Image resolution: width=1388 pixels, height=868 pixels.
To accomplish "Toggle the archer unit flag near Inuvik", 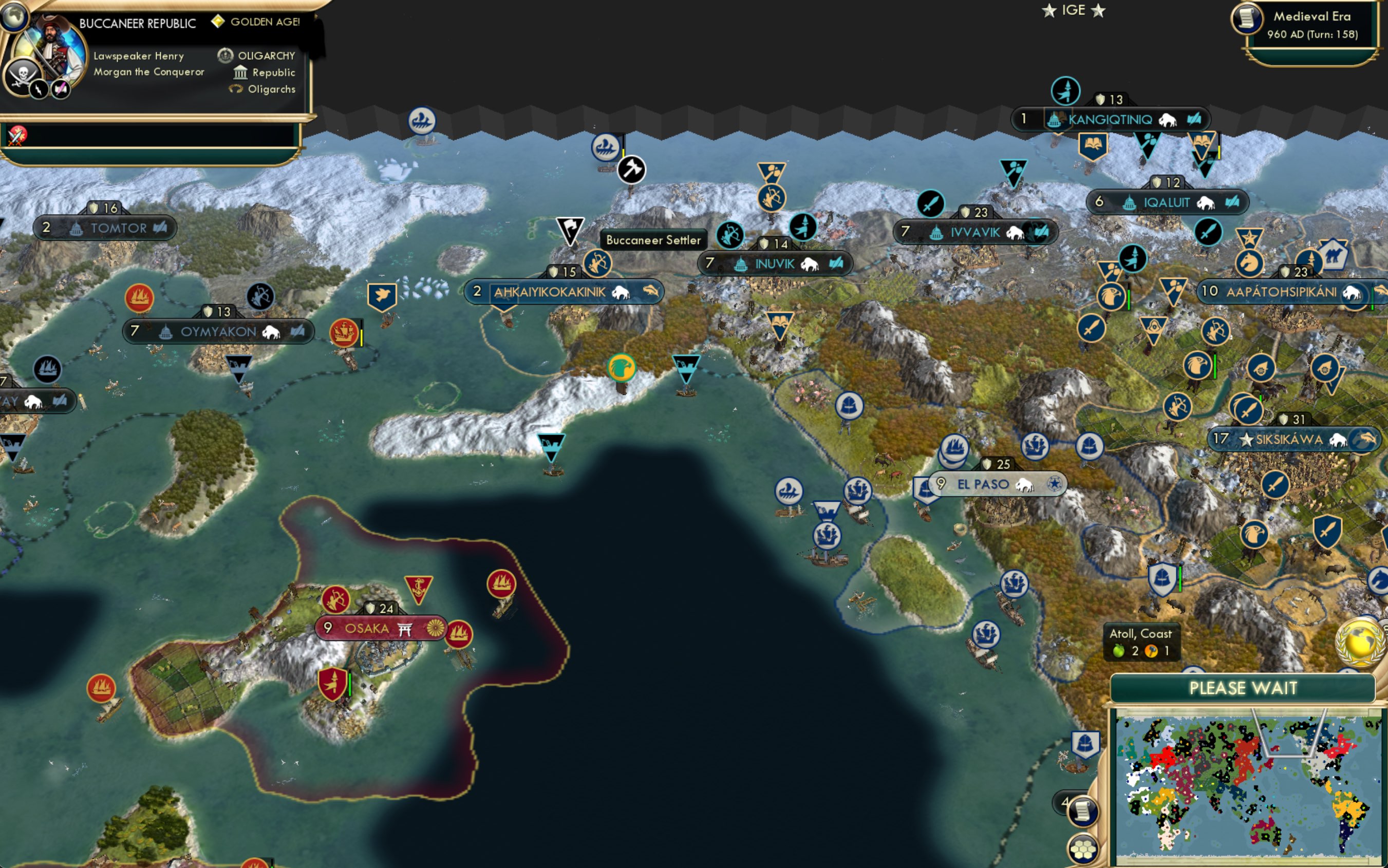I will (x=729, y=235).
